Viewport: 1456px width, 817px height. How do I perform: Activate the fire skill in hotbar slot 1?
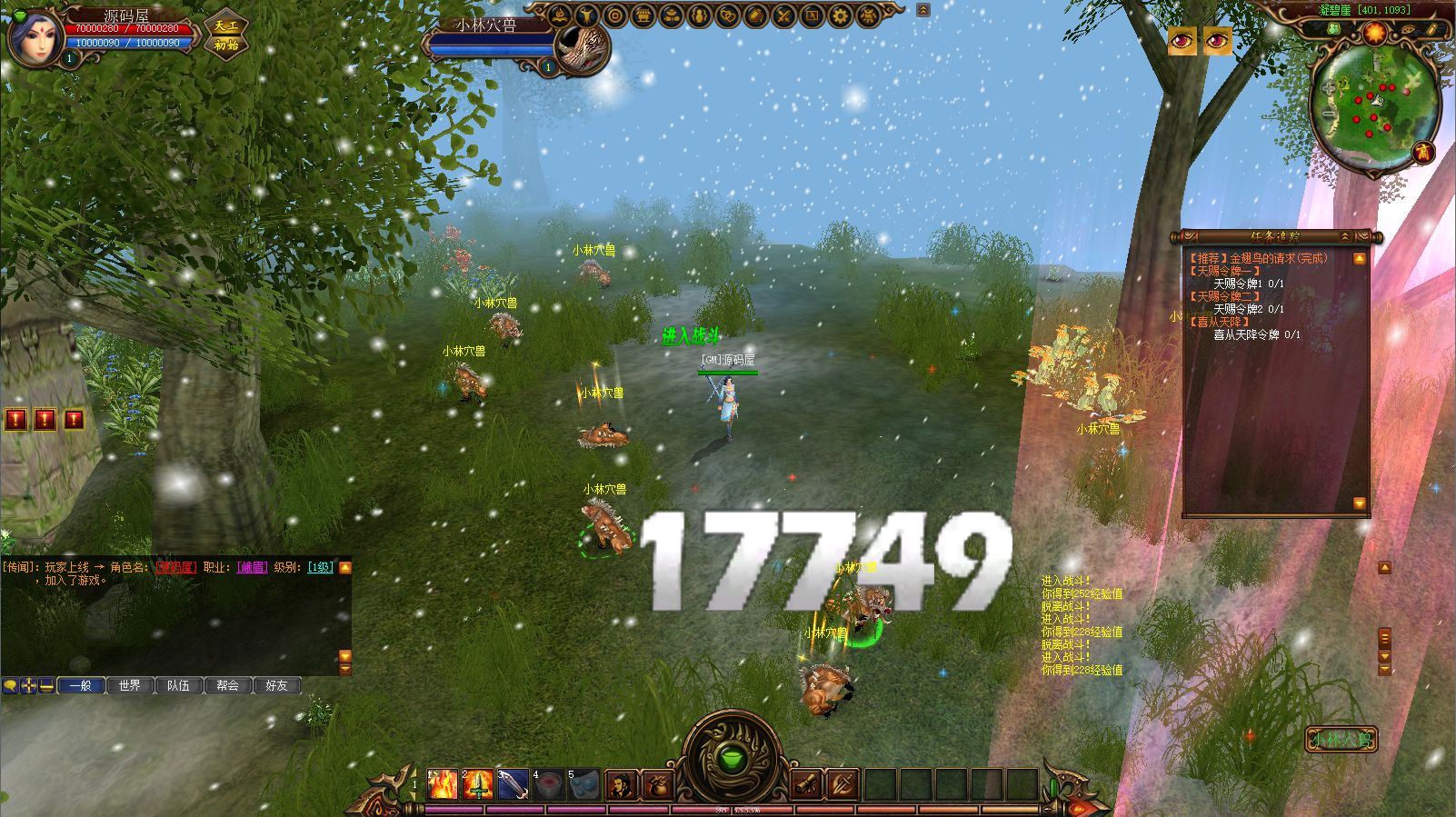pyautogui.click(x=443, y=785)
